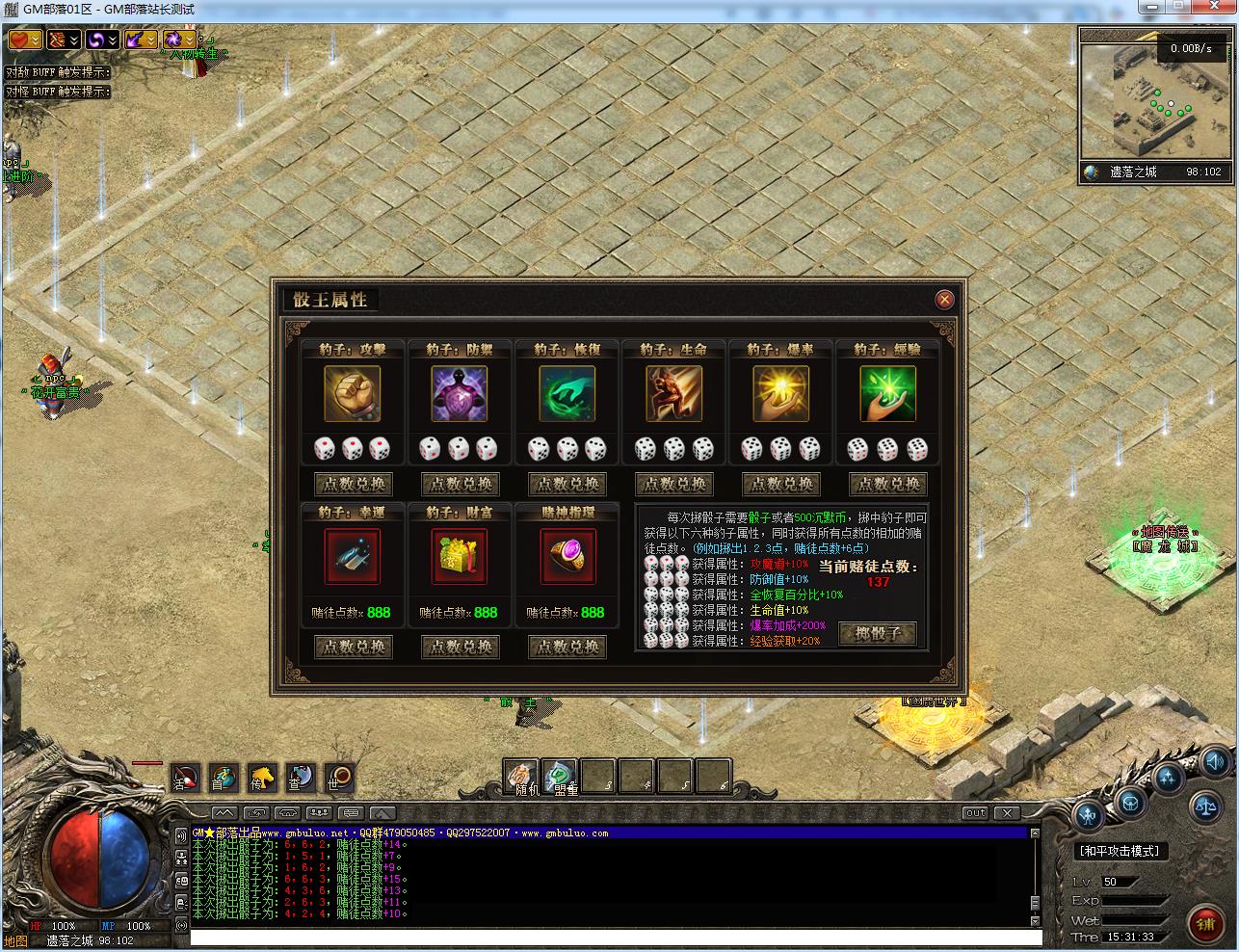1239x952 pixels.
Task: Redeem points under 豹子：生命
Action: point(673,484)
